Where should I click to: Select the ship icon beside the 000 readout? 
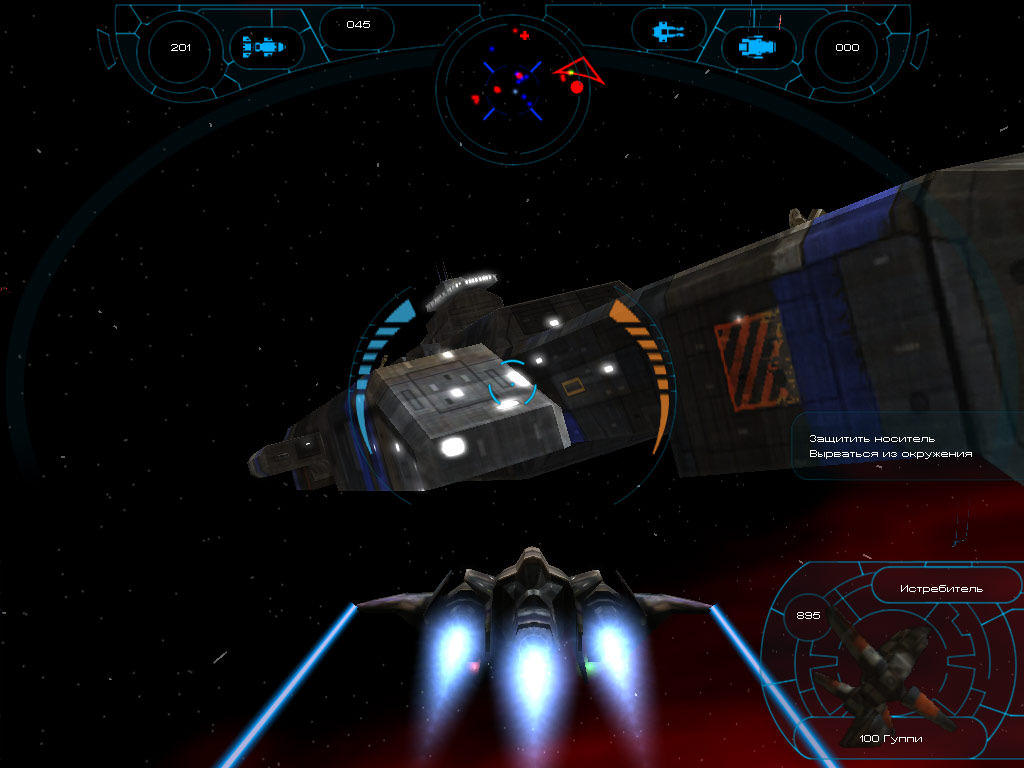tap(758, 46)
